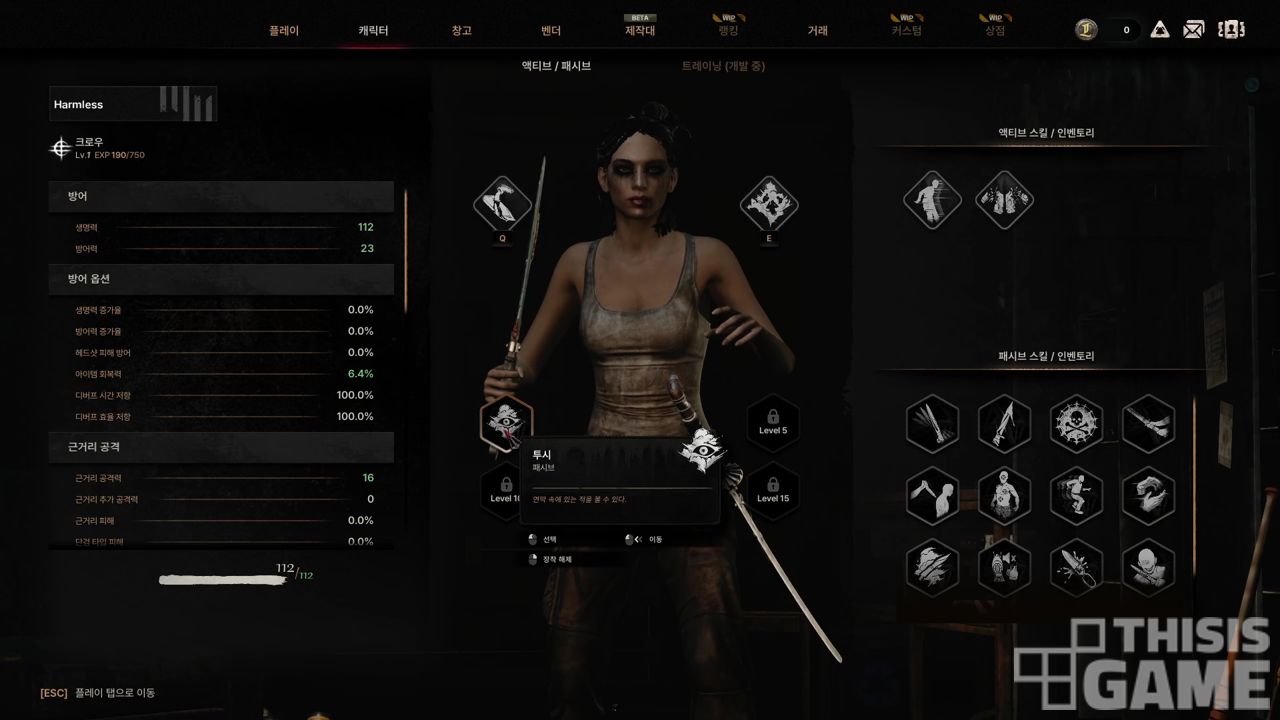Select the 액티브 / 패시브 sub-tab
Image resolution: width=1280 pixels, height=720 pixels.
(556, 66)
